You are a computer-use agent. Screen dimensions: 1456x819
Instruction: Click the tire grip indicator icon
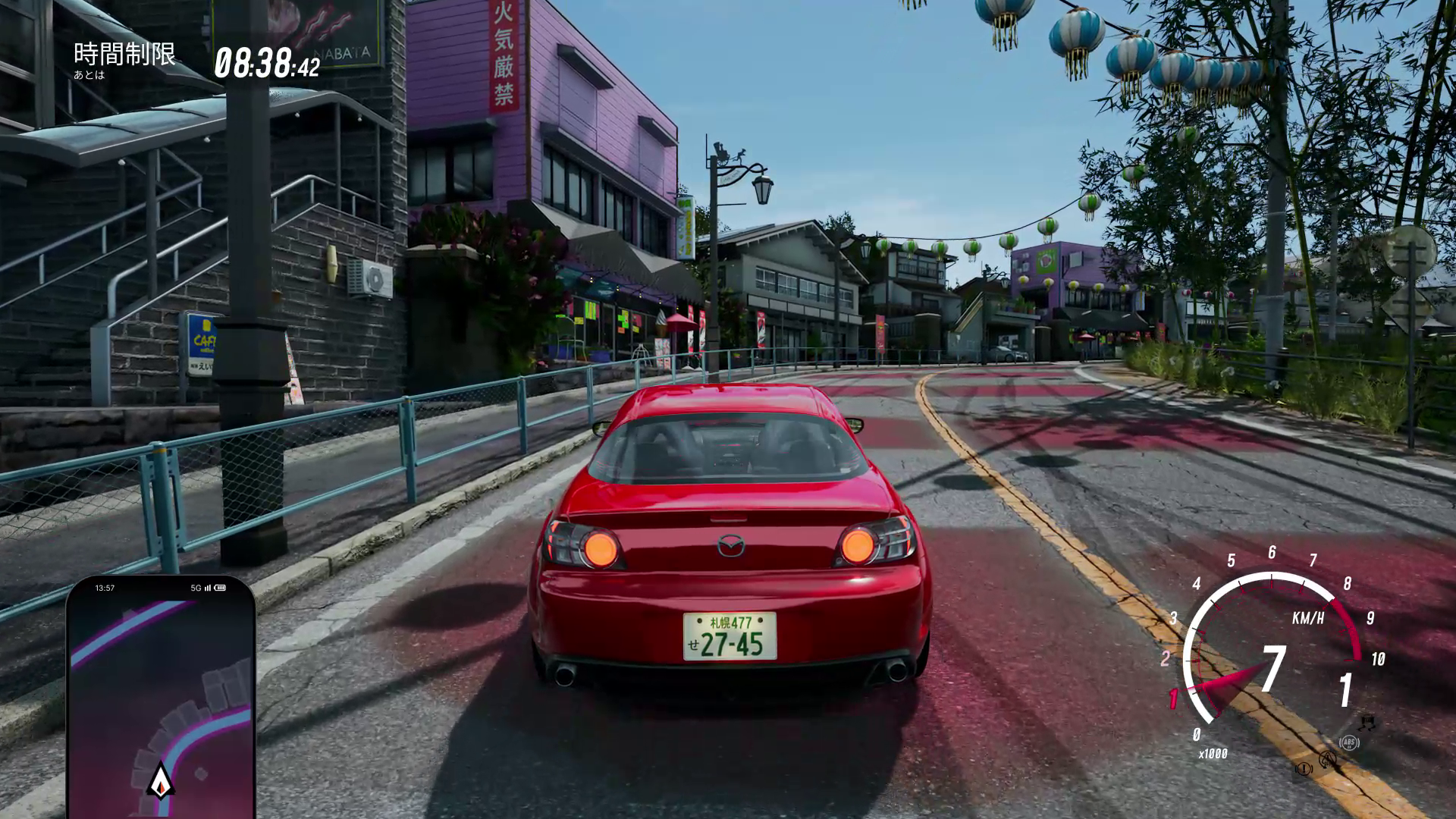pyautogui.click(x=1367, y=723)
